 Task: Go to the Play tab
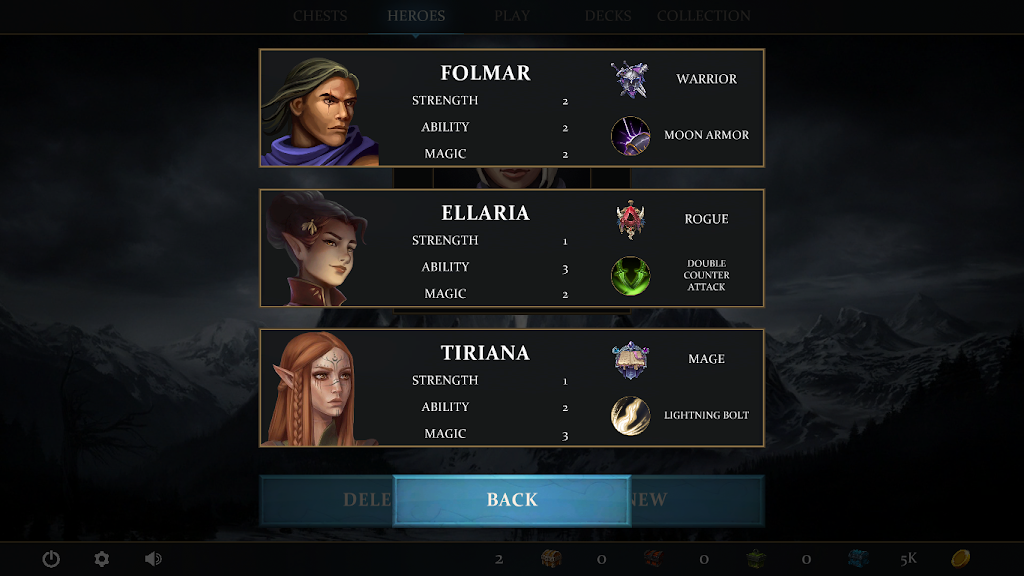[512, 16]
